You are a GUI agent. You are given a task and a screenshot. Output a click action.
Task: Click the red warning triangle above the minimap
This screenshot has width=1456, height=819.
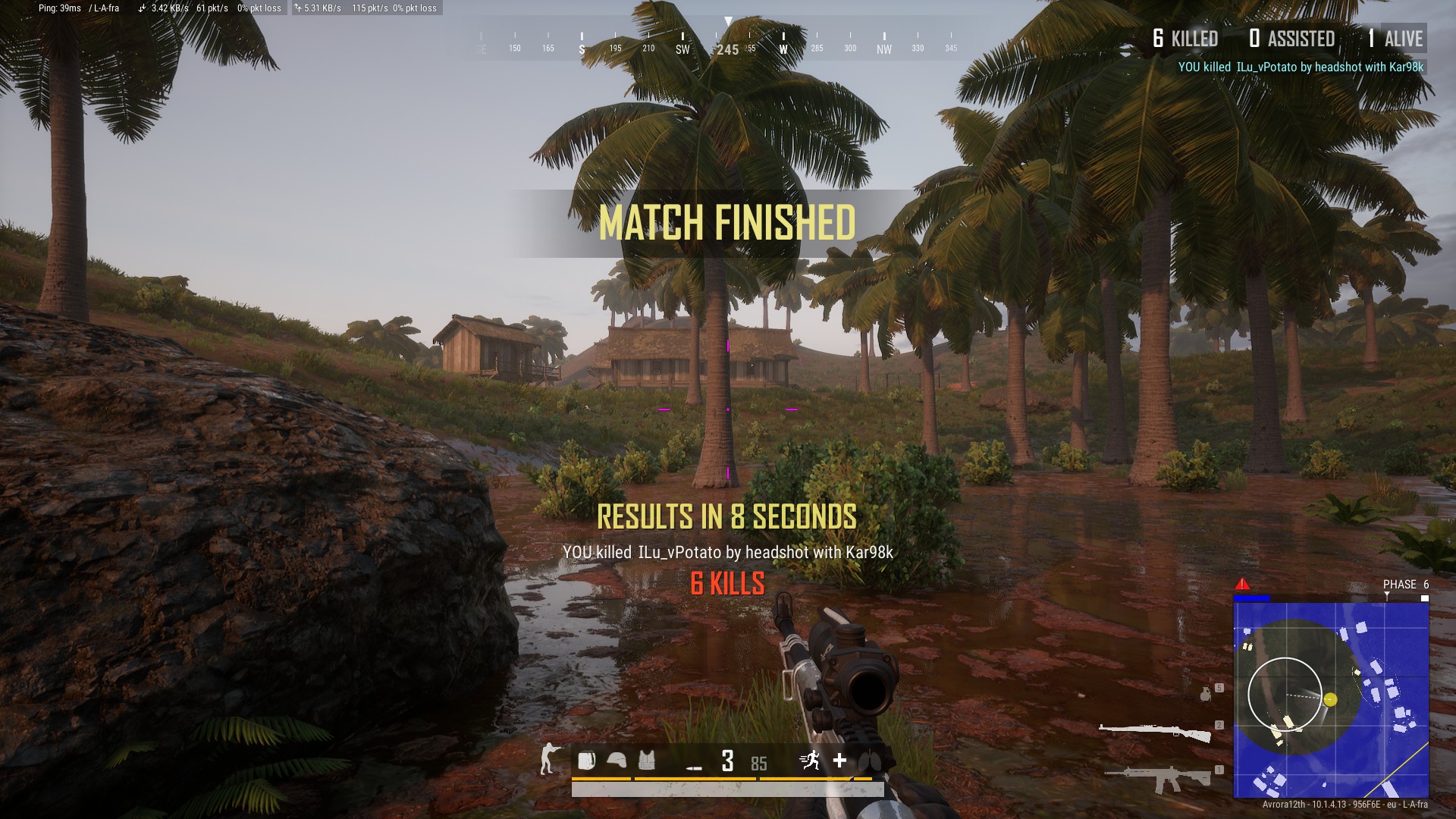point(1242,584)
